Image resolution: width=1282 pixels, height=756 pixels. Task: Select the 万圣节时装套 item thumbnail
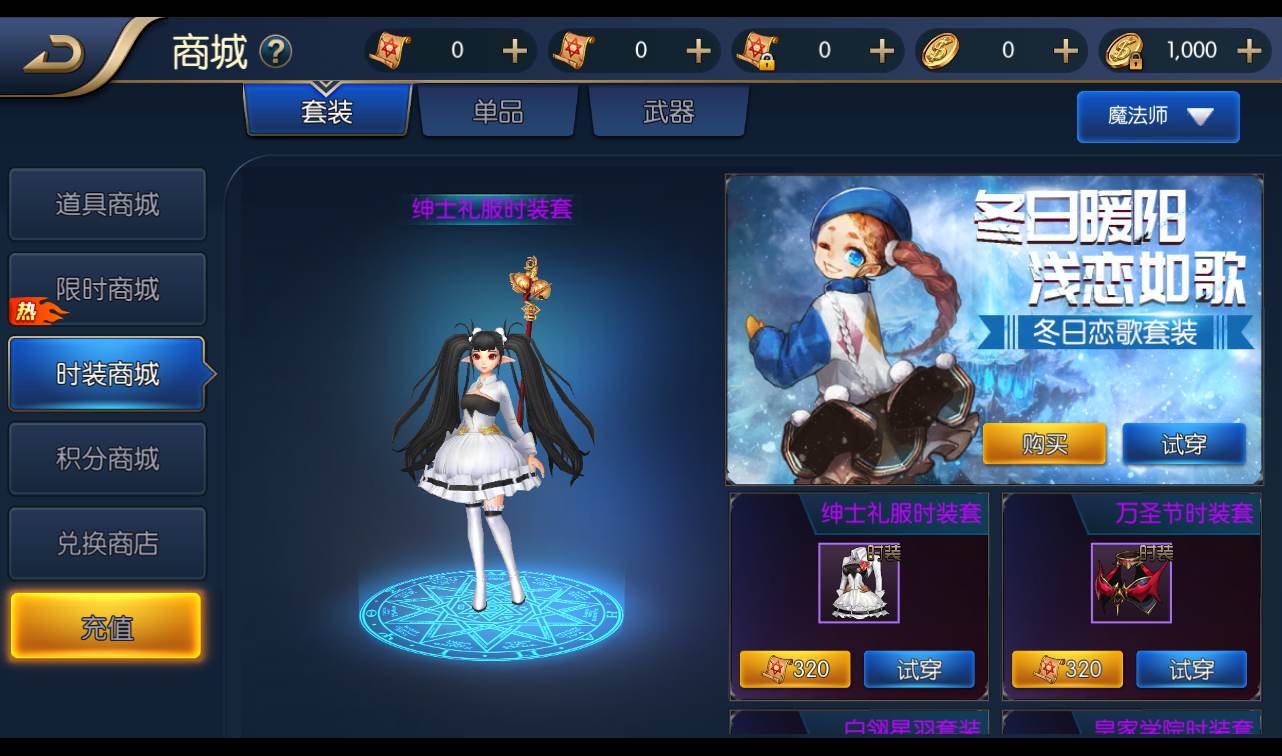1131,580
